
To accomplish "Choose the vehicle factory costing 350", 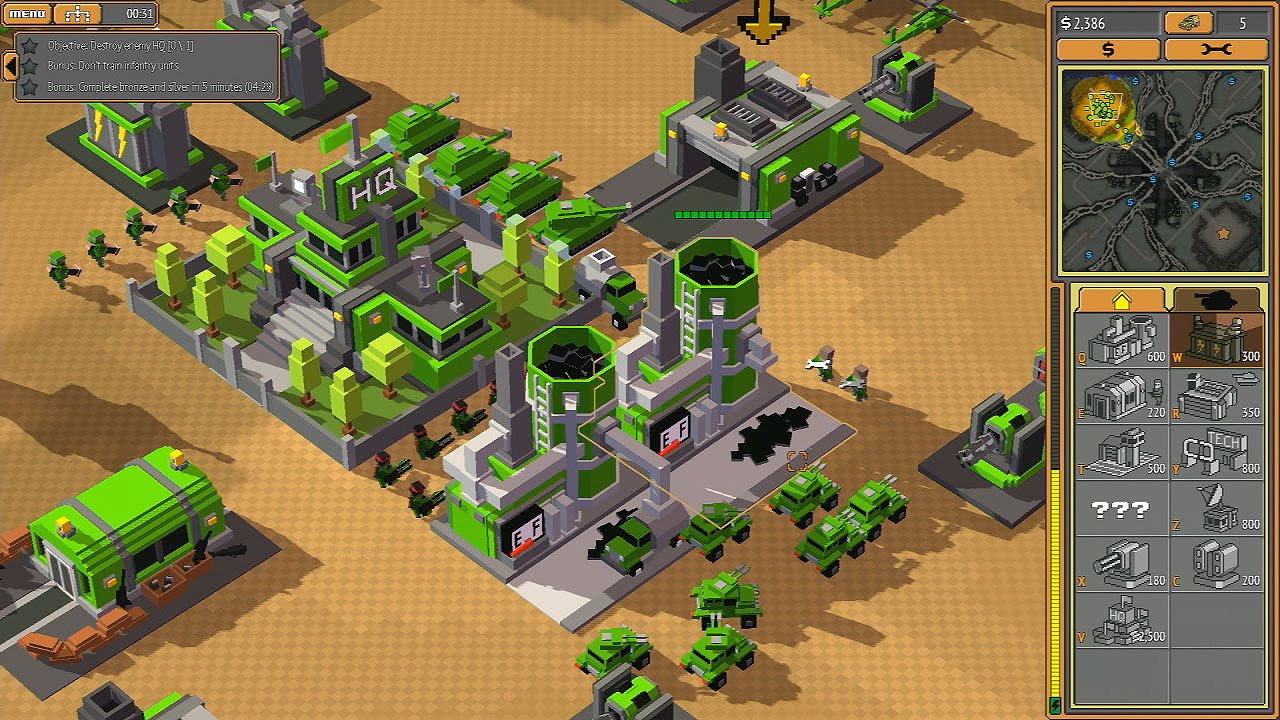I will click(x=1216, y=397).
